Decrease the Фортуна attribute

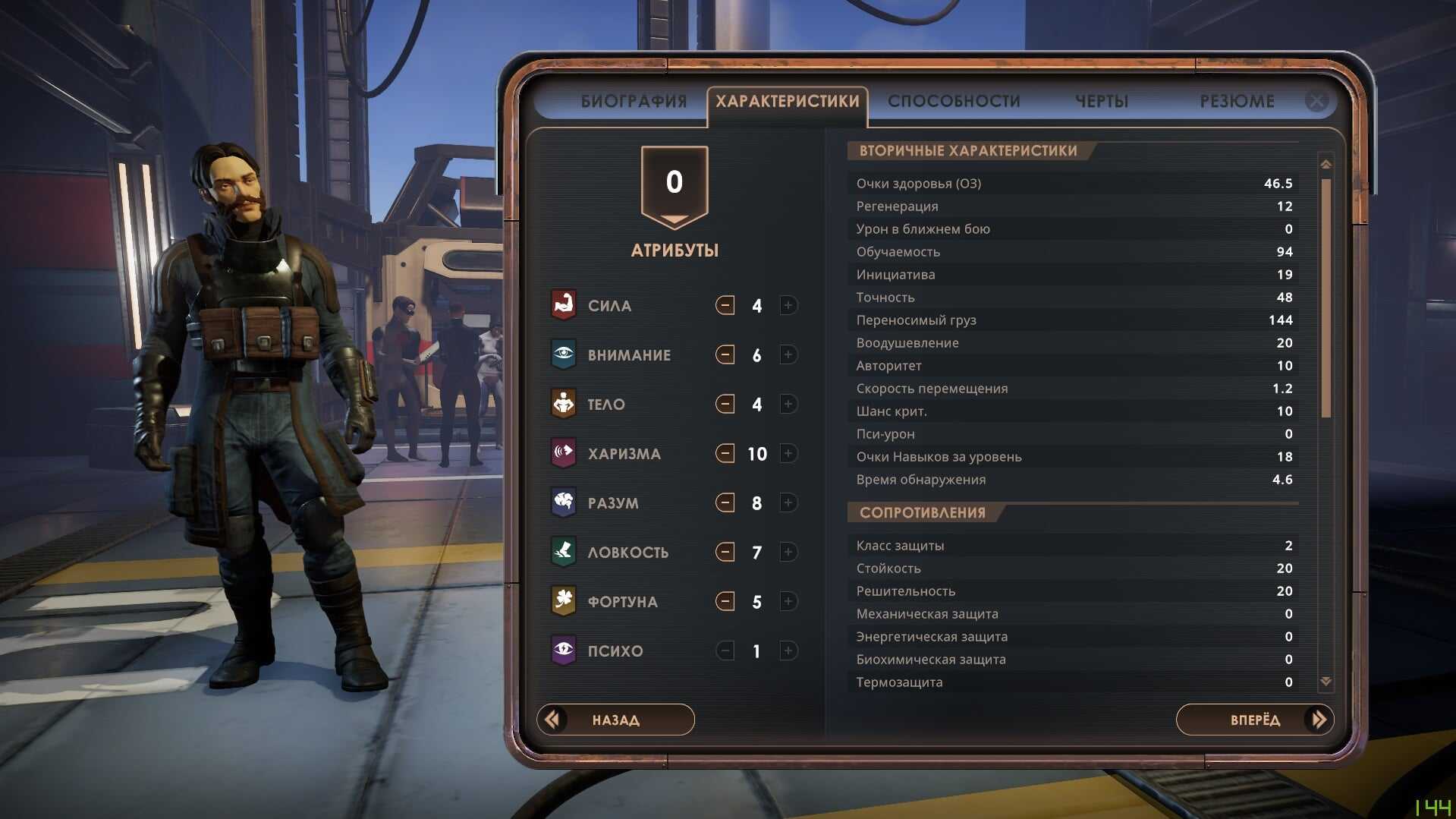coord(725,601)
